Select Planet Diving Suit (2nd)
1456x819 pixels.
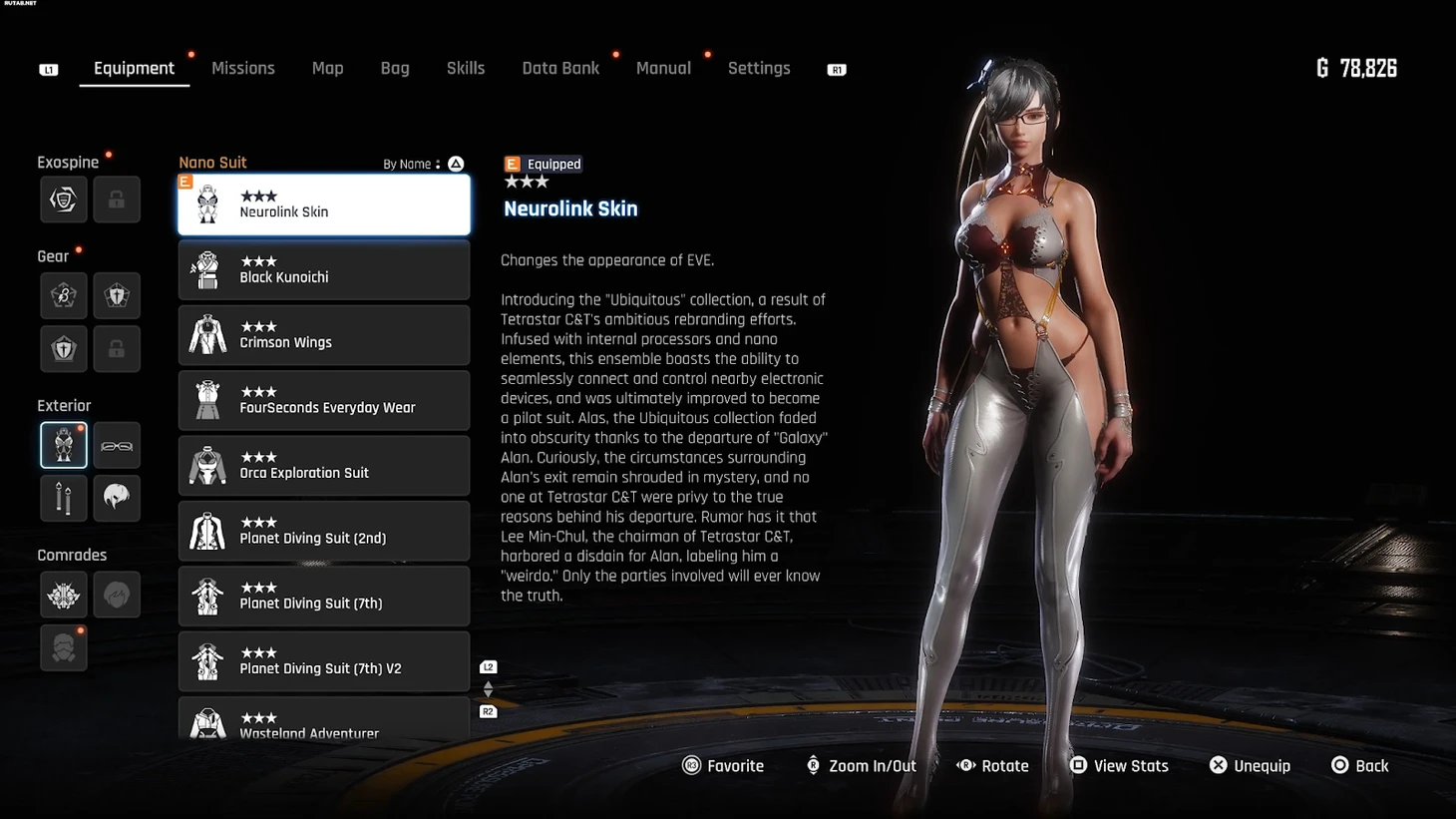point(324,531)
